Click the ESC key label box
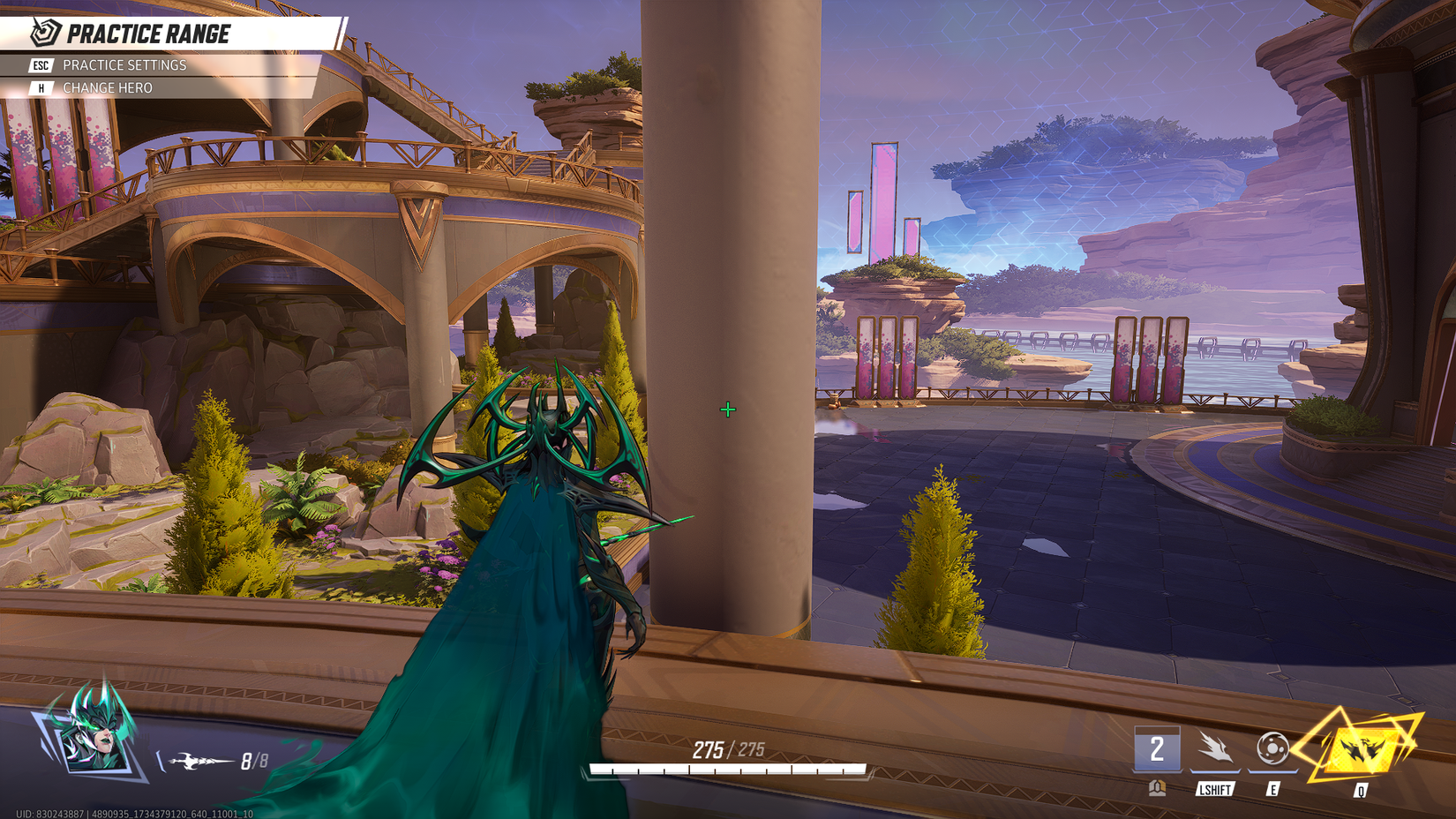The height and width of the screenshot is (819, 1456). 39,64
